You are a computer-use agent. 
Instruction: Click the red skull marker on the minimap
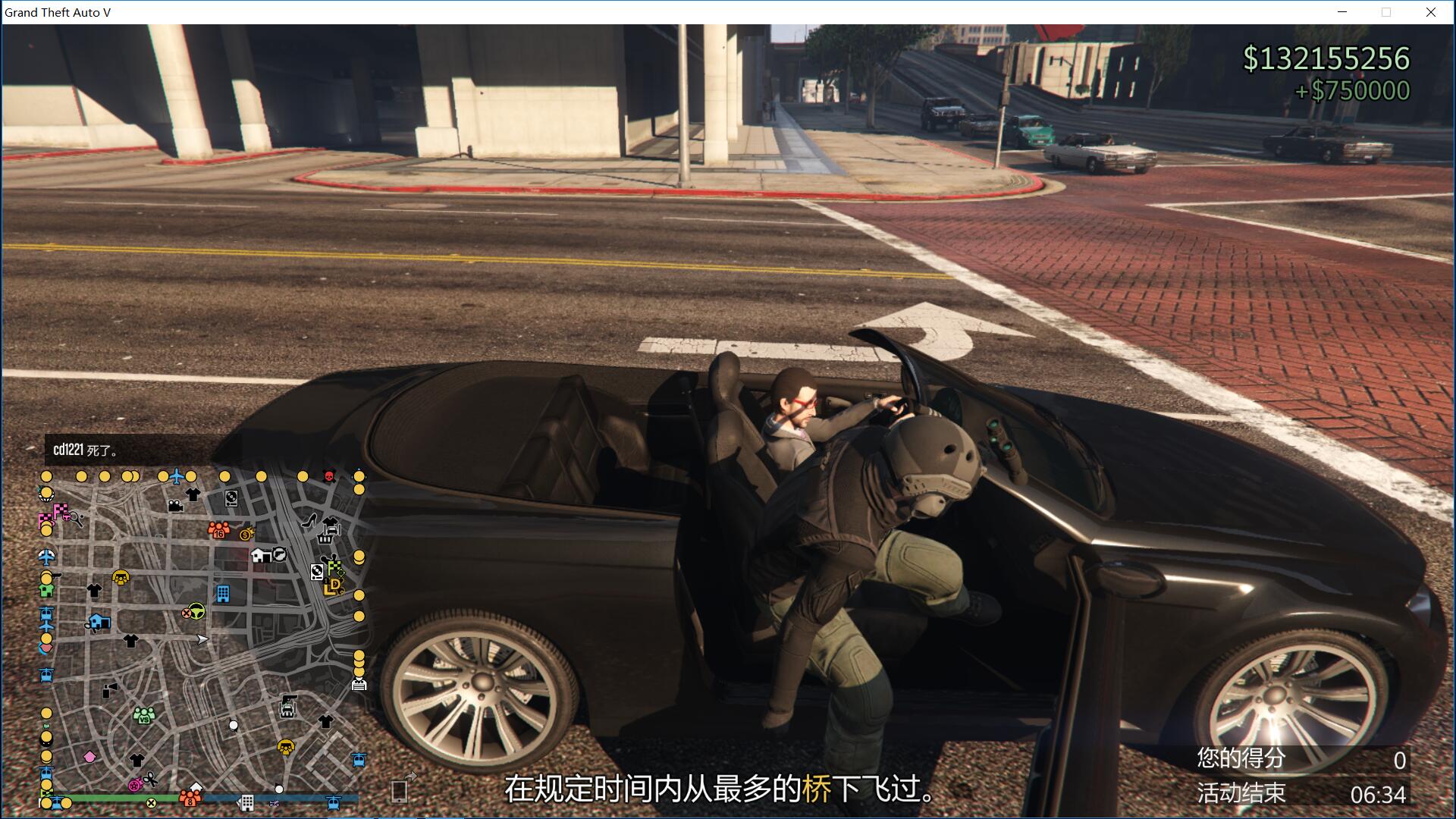click(329, 476)
